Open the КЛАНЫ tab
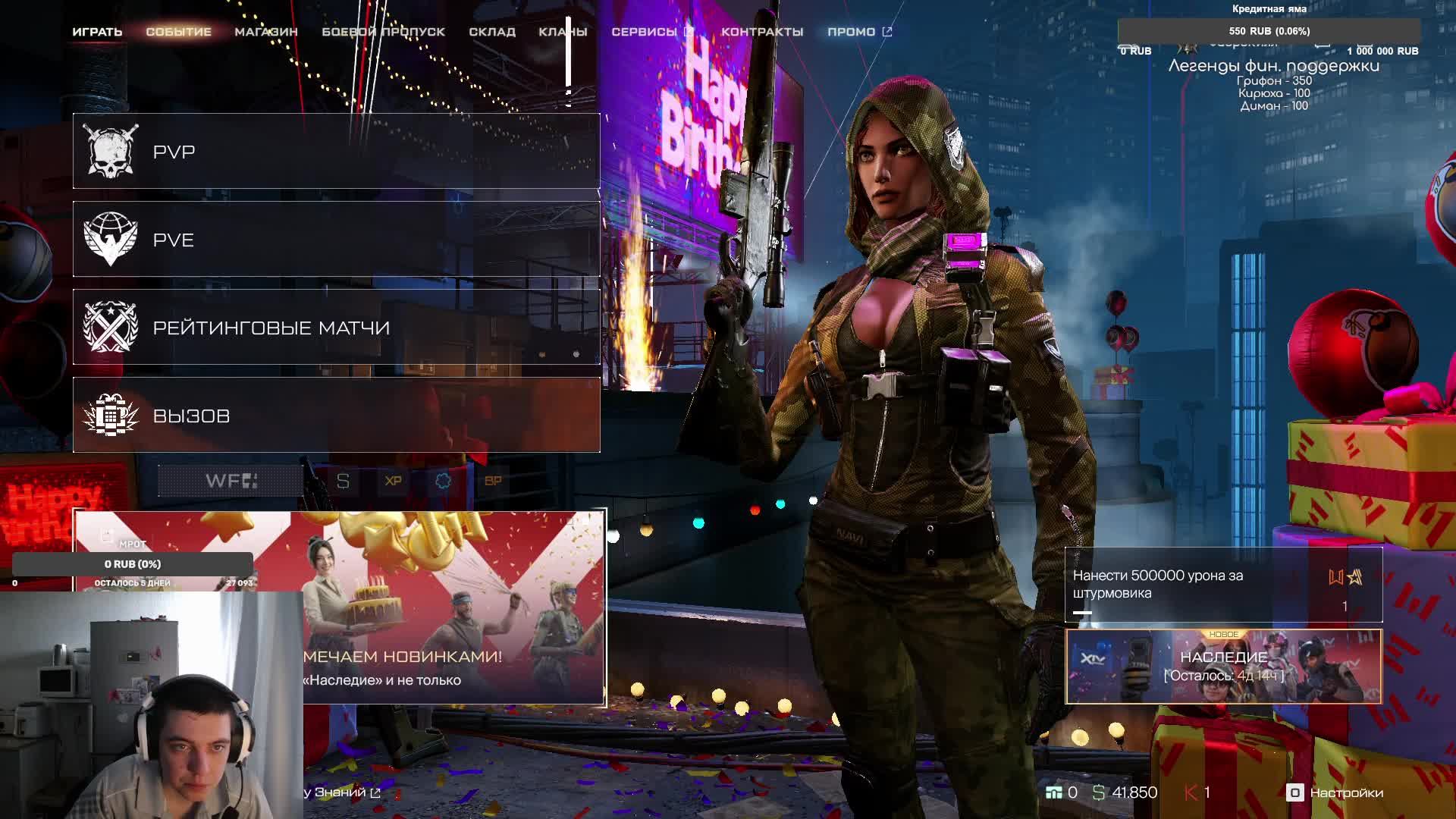 pos(563,32)
